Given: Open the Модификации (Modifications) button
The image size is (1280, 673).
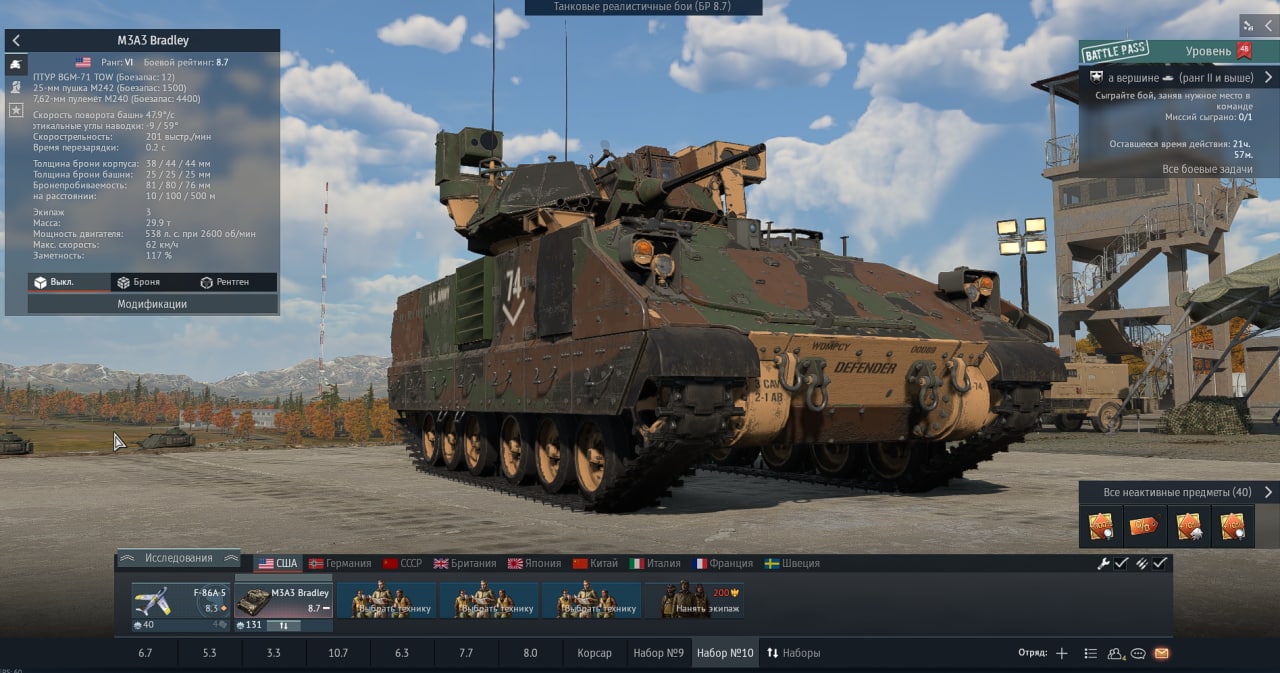Looking at the screenshot, I should (152, 304).
